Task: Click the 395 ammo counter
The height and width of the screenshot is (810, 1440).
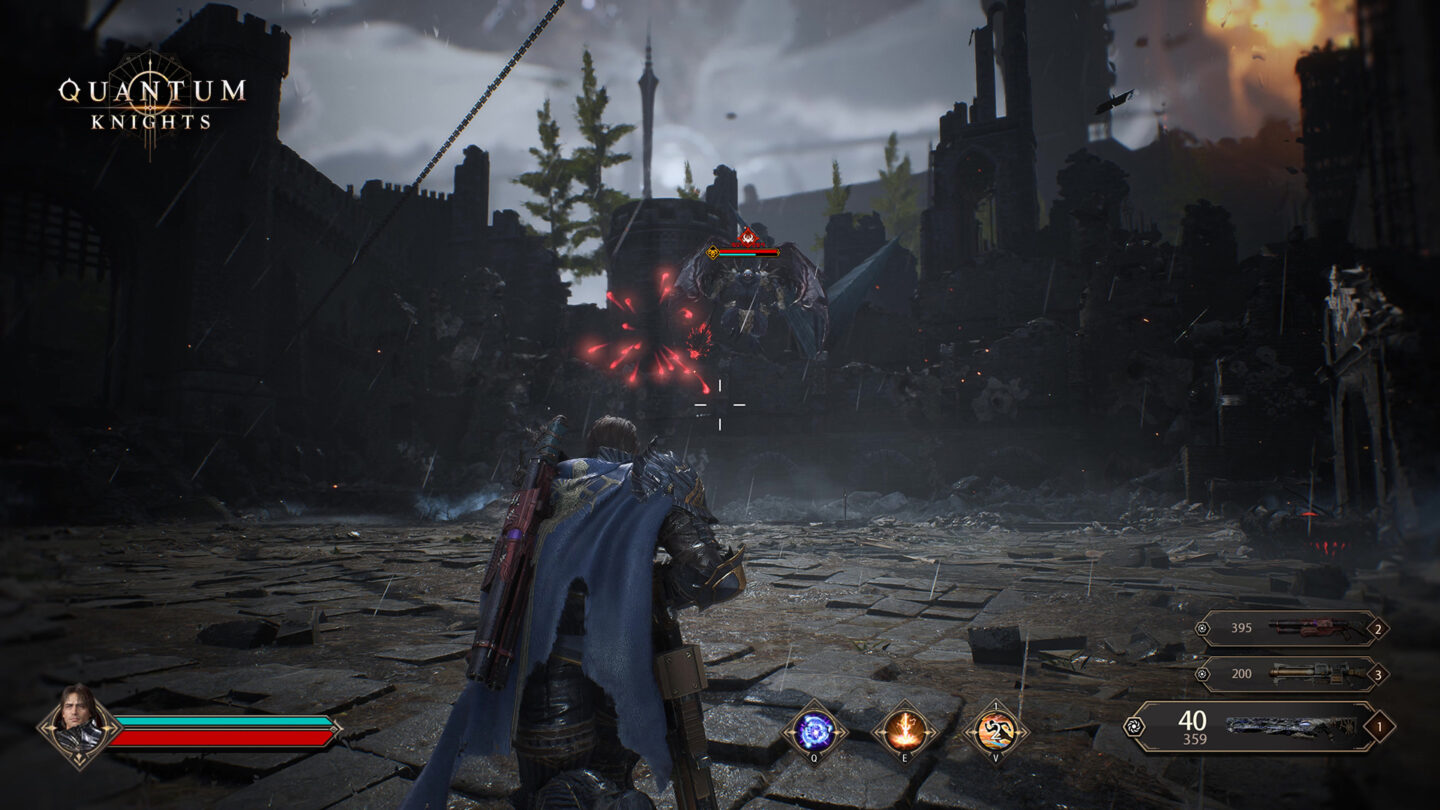Action: pos(1241,628)
